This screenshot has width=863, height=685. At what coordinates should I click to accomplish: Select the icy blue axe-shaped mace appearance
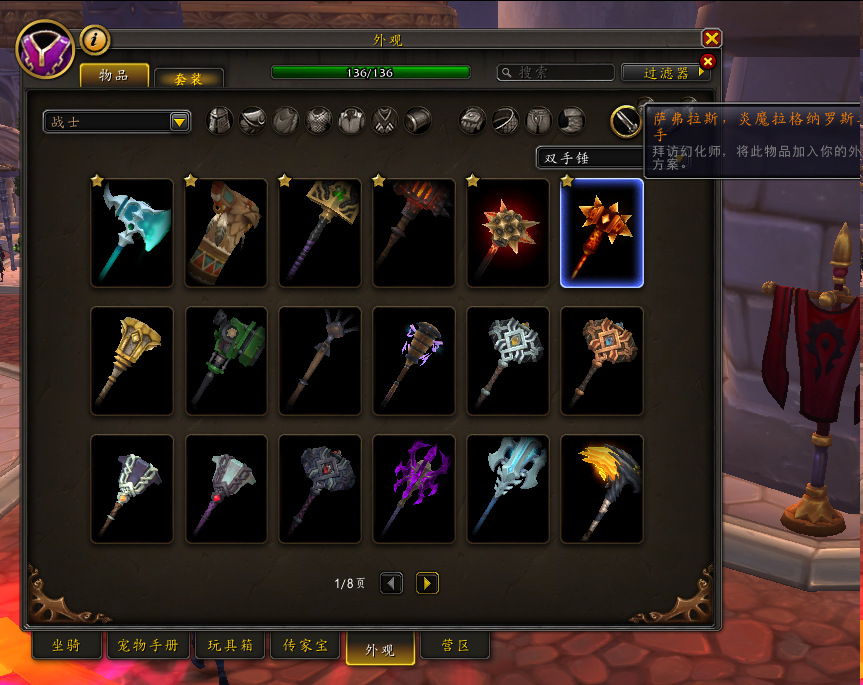coord(132,233)
